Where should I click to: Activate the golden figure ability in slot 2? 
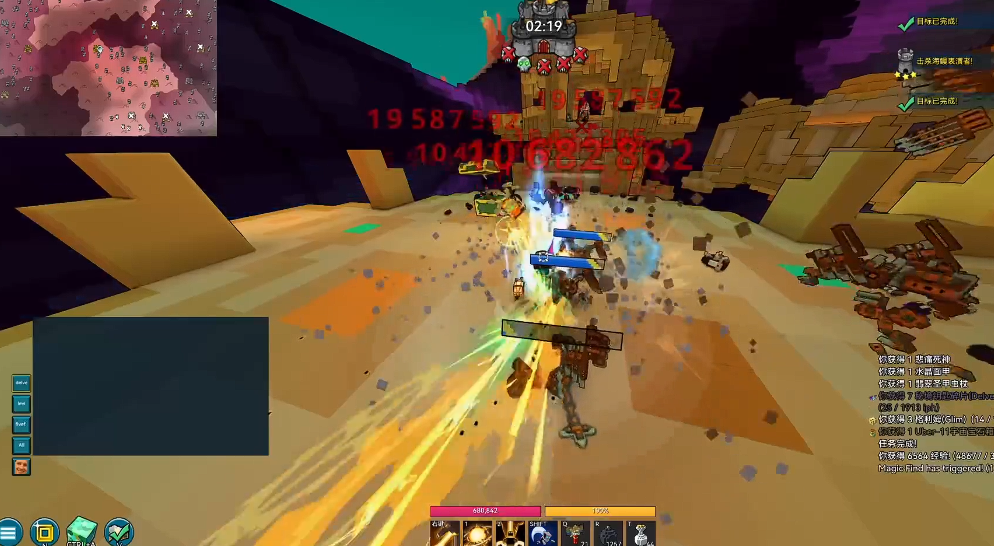(509, 534)
